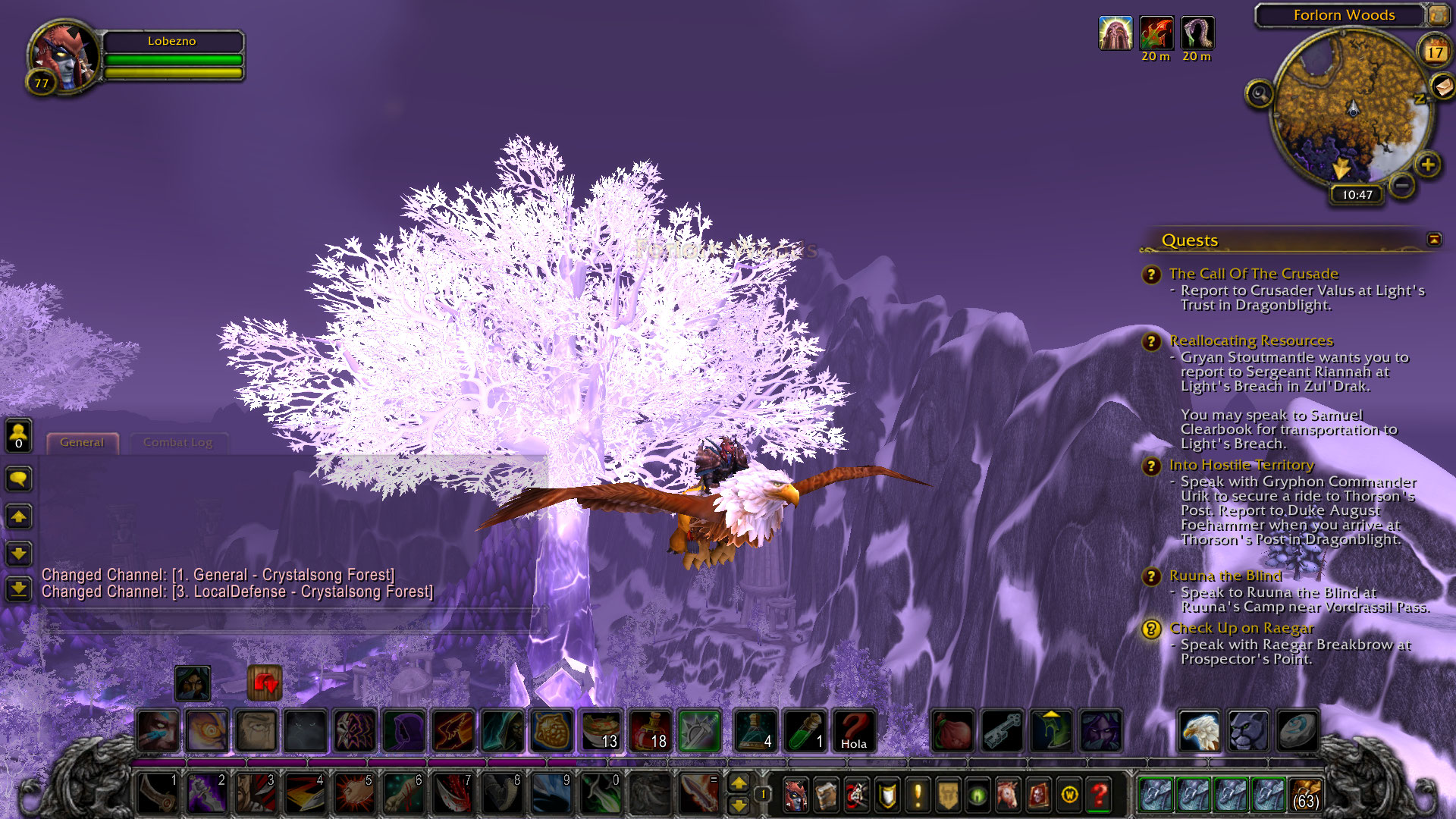This screenshot has width=1456, height=819.
Task: Open the chat speech bubble menu
Action: (x=18, y=479)
